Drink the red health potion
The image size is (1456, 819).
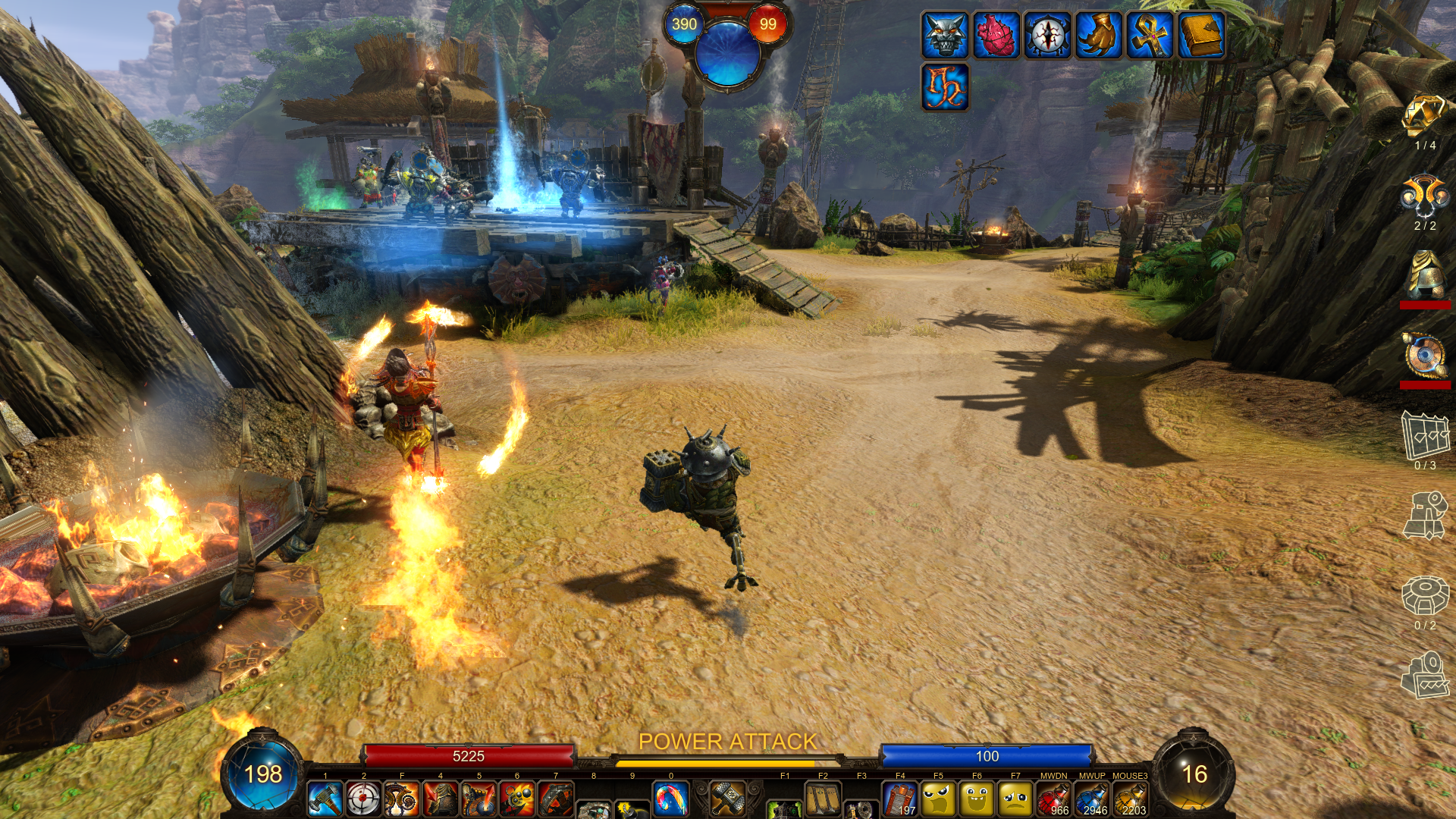pos(1053,799)
